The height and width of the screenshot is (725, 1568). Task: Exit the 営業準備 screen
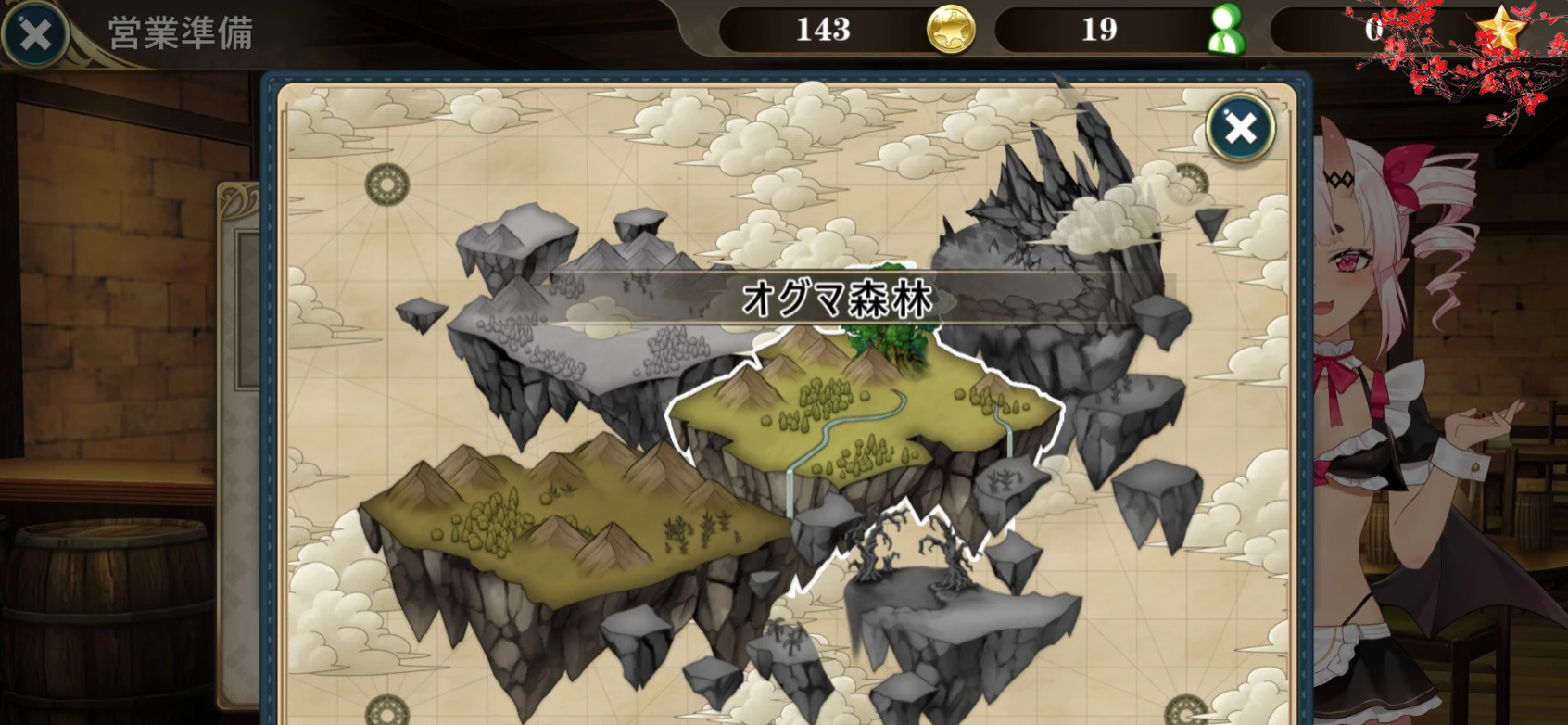click(x=35, y=35)
